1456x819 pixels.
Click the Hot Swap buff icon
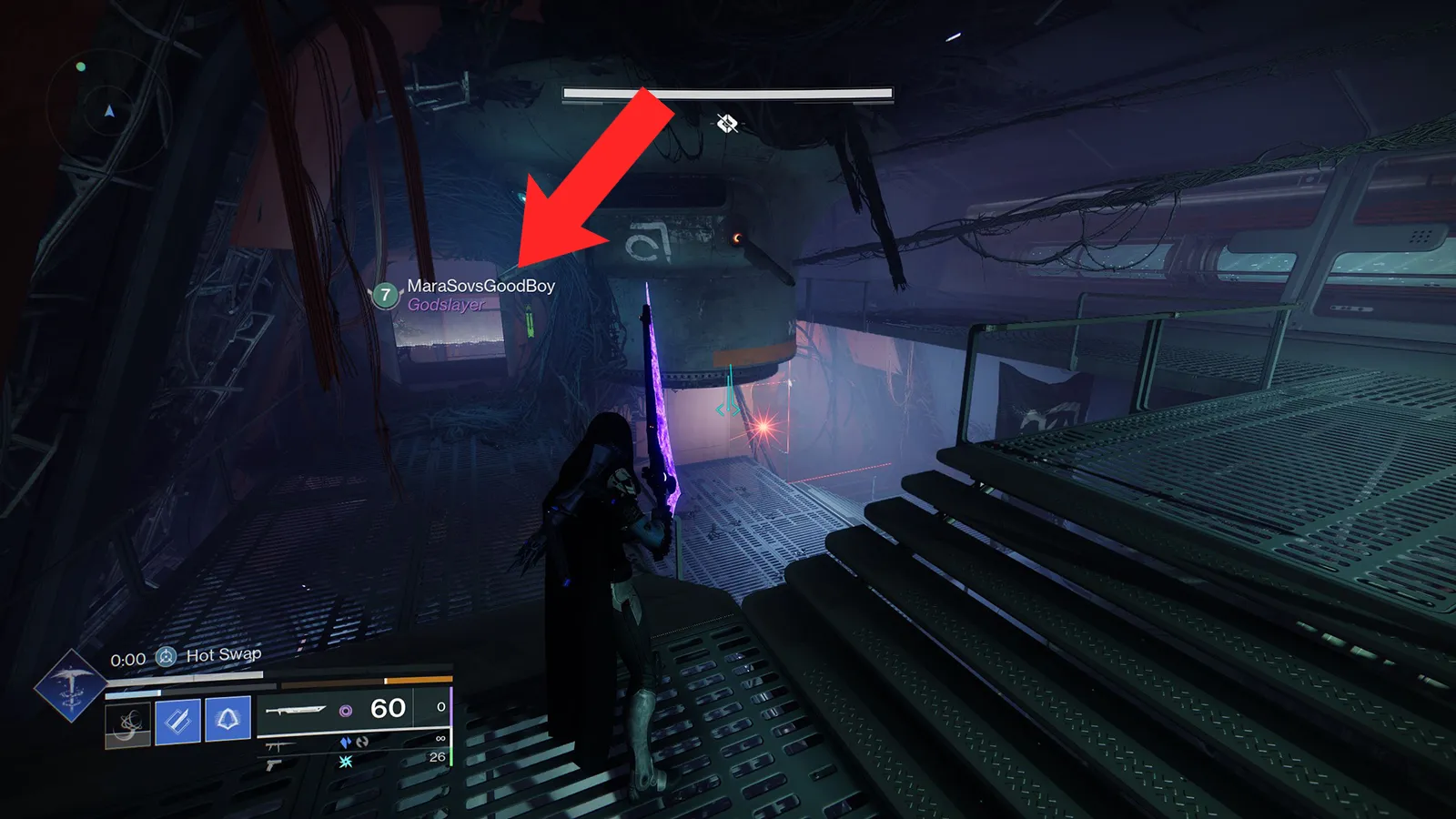tap(166, 656)
